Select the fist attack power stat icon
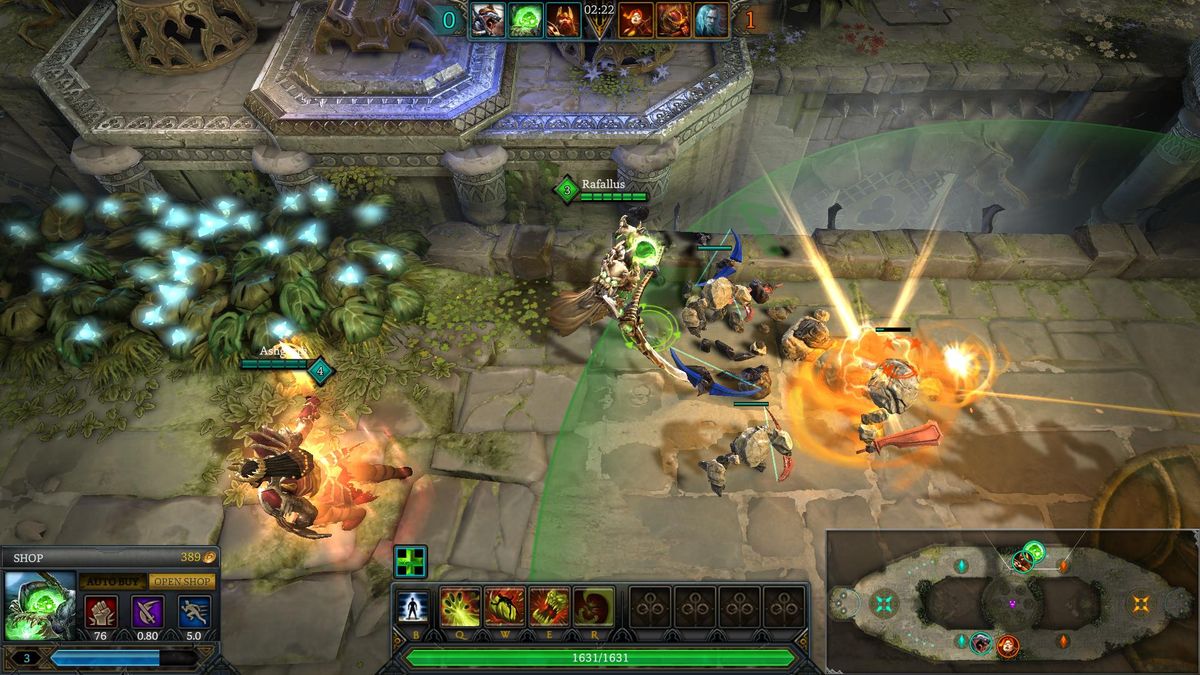 100,610
